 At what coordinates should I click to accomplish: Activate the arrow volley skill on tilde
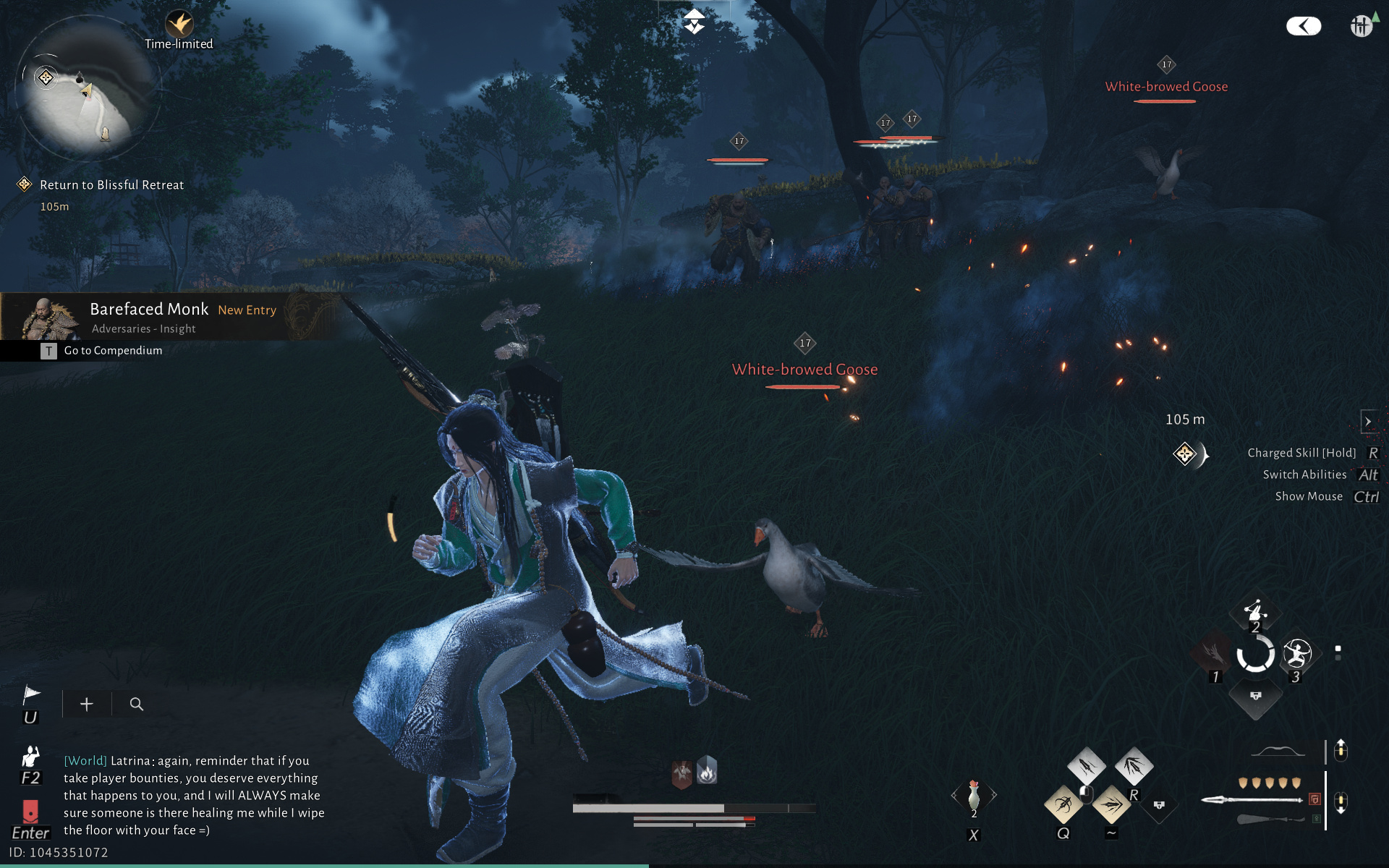point(1111,804)
